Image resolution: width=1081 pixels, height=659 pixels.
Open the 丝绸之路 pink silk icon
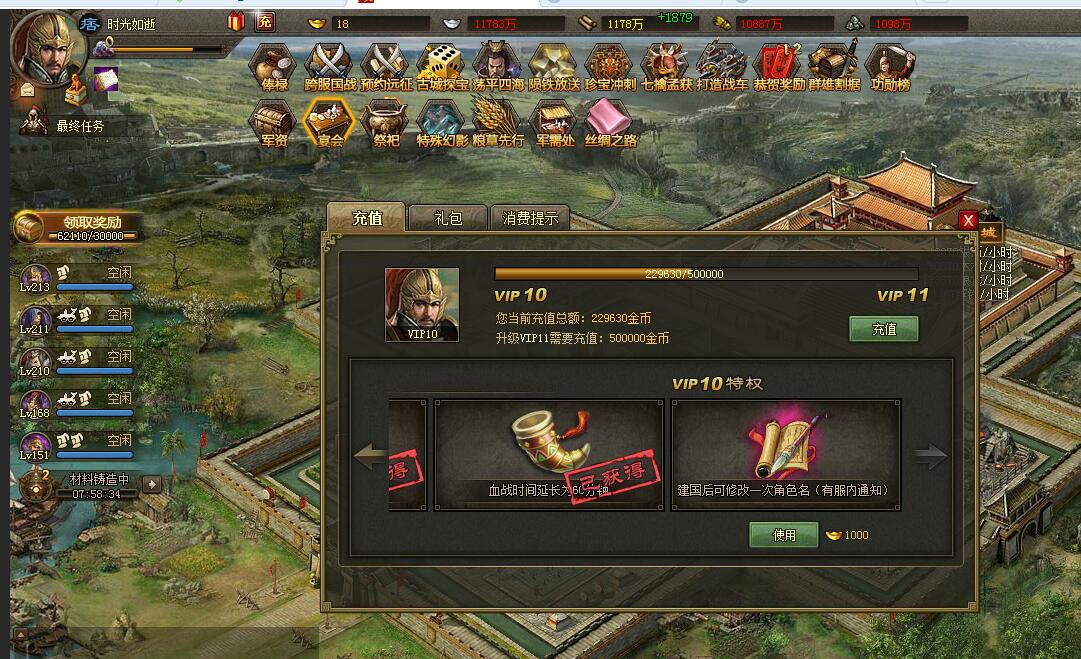(x=610, y=124)
